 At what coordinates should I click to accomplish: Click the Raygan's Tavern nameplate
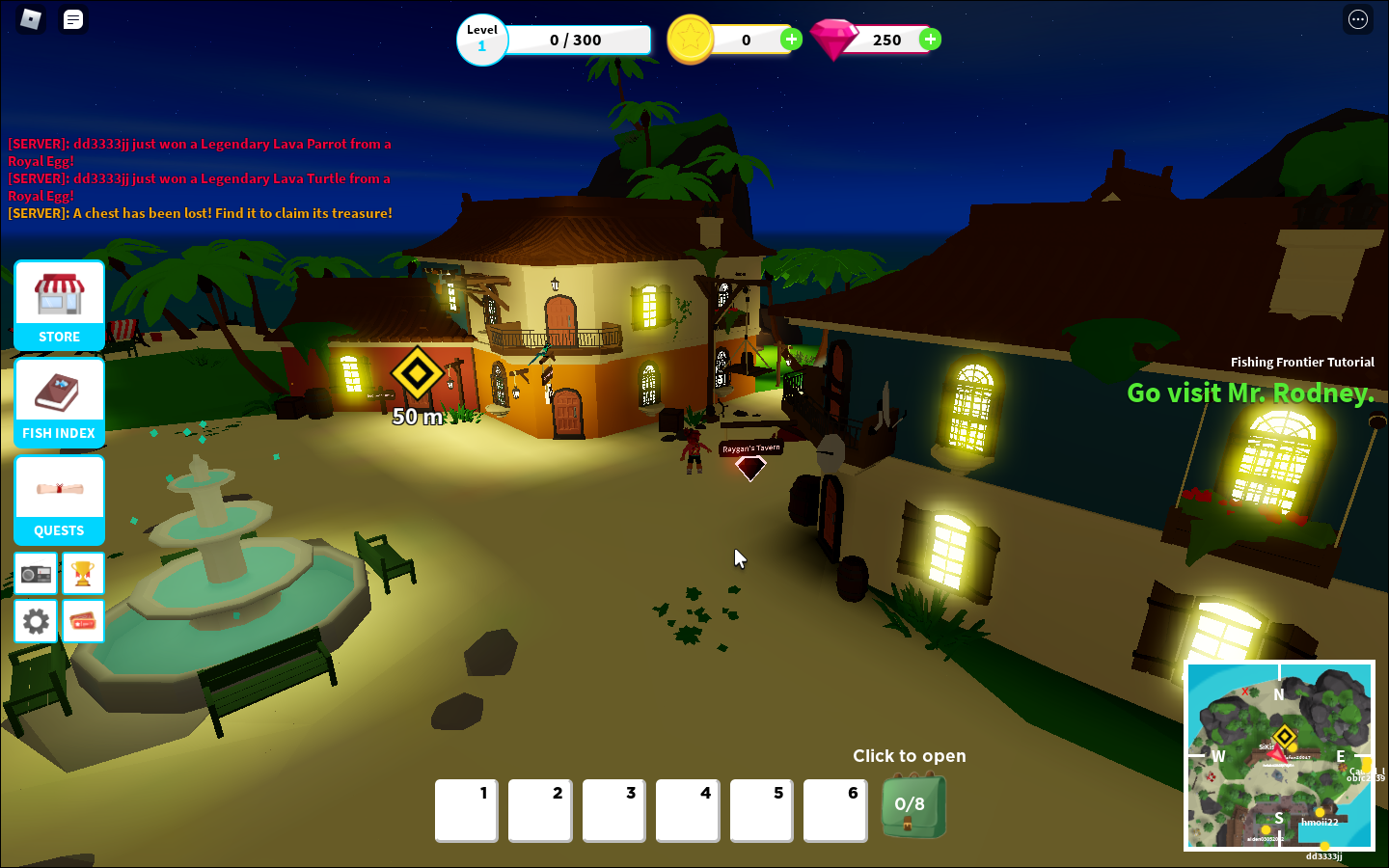tap(751, 448)
